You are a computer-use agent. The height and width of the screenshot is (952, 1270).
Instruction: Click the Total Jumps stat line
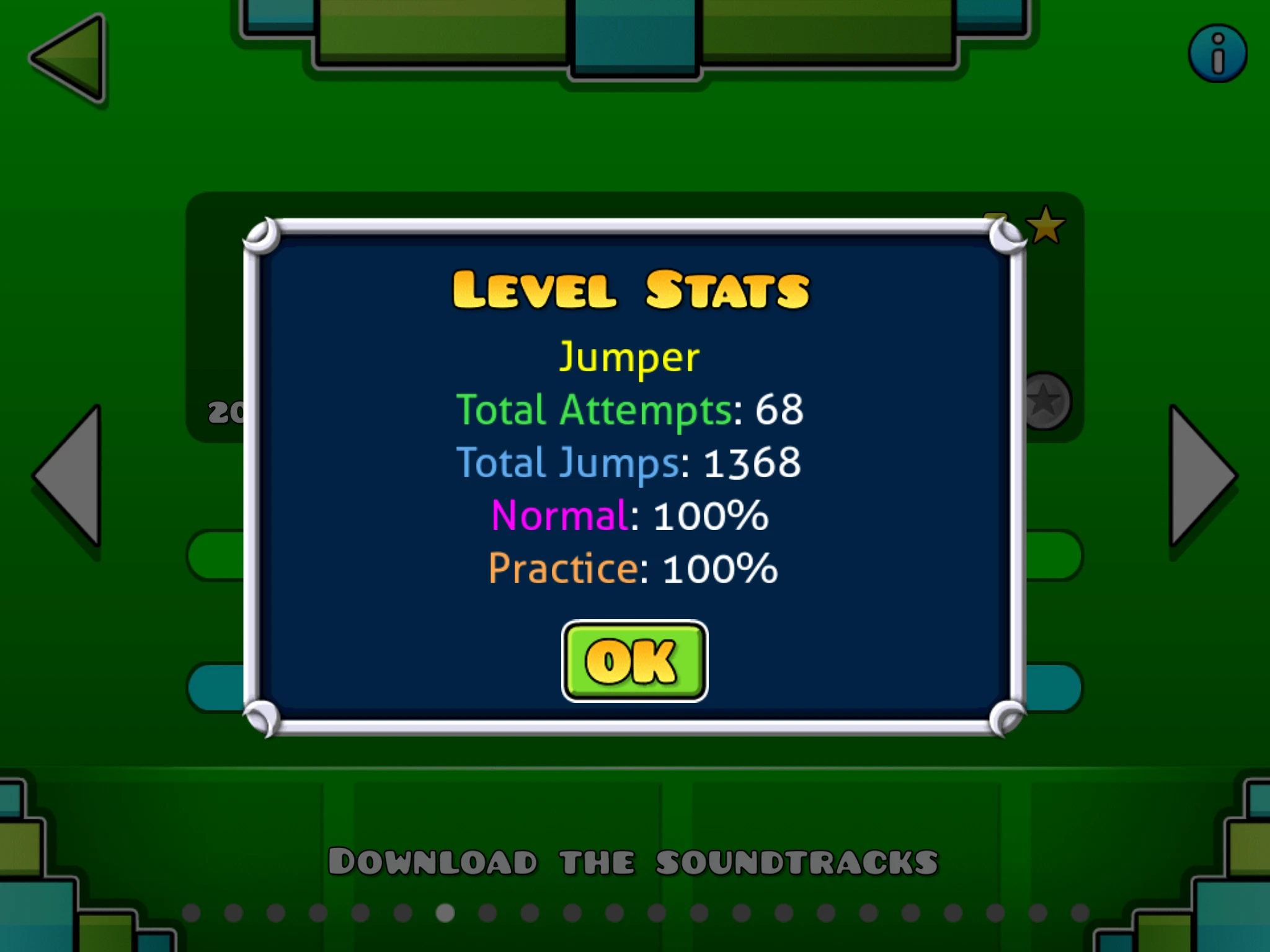click(630, 462)
